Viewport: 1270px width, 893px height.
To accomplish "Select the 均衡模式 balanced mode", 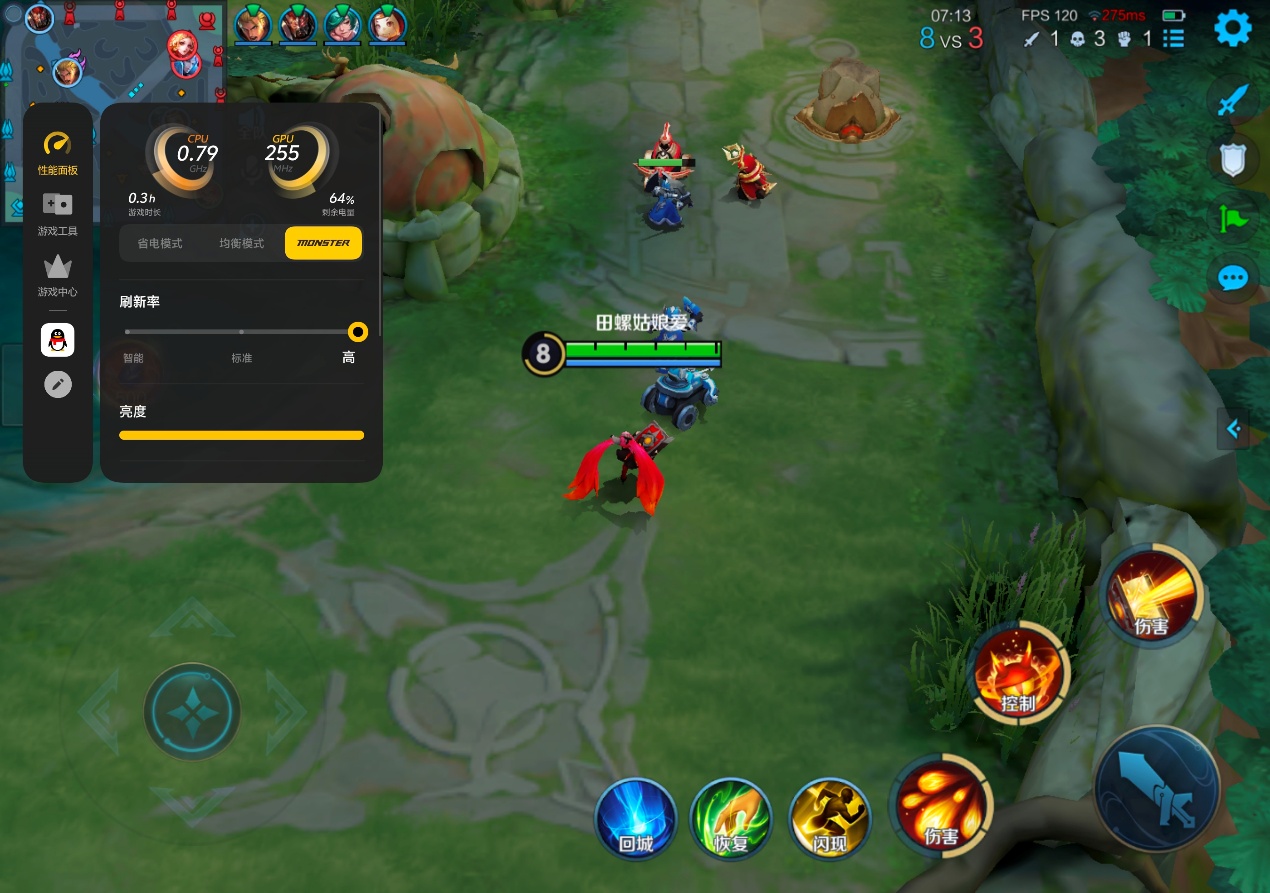I will tap(241, 243).
